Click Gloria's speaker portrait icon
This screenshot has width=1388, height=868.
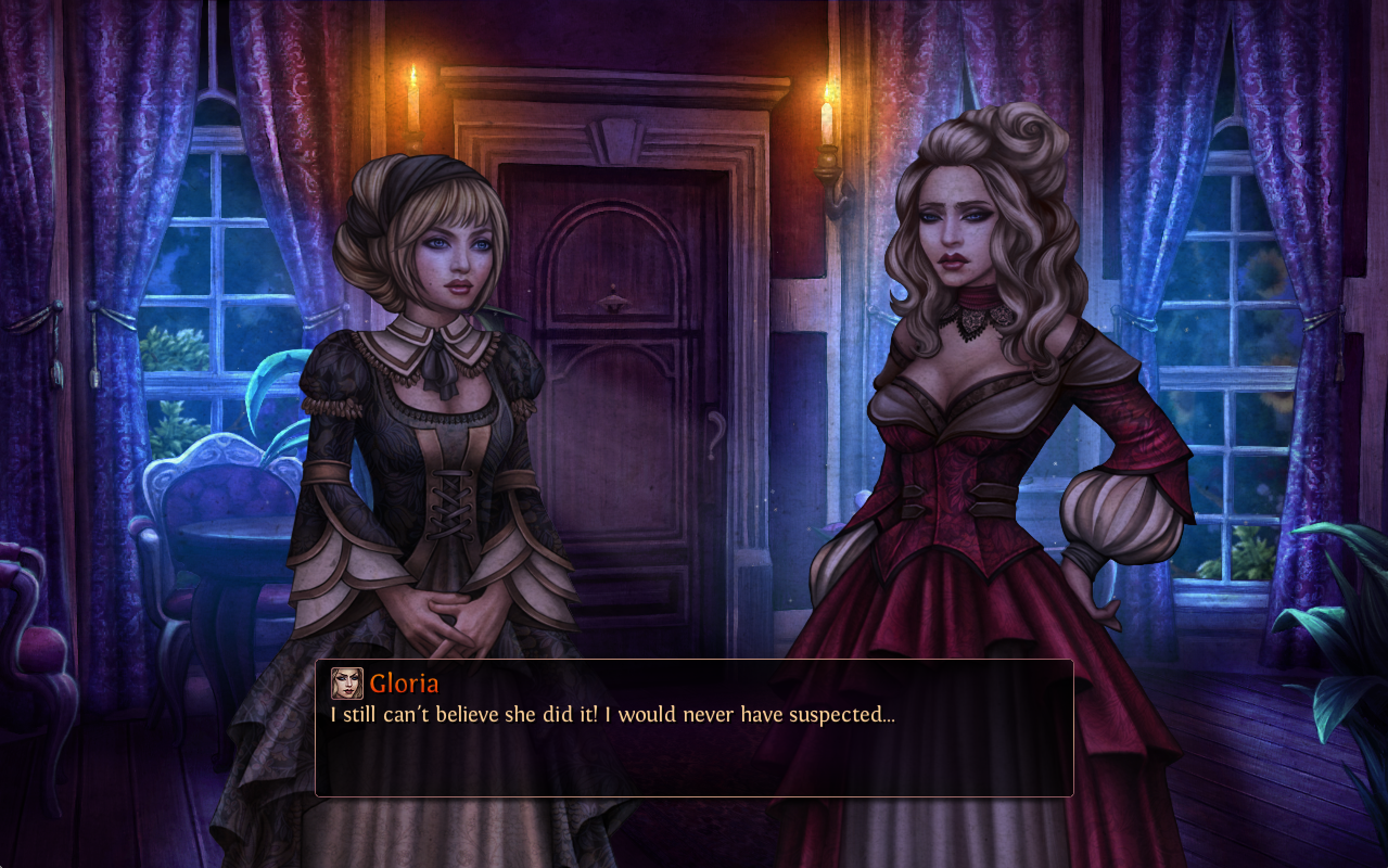347,683
